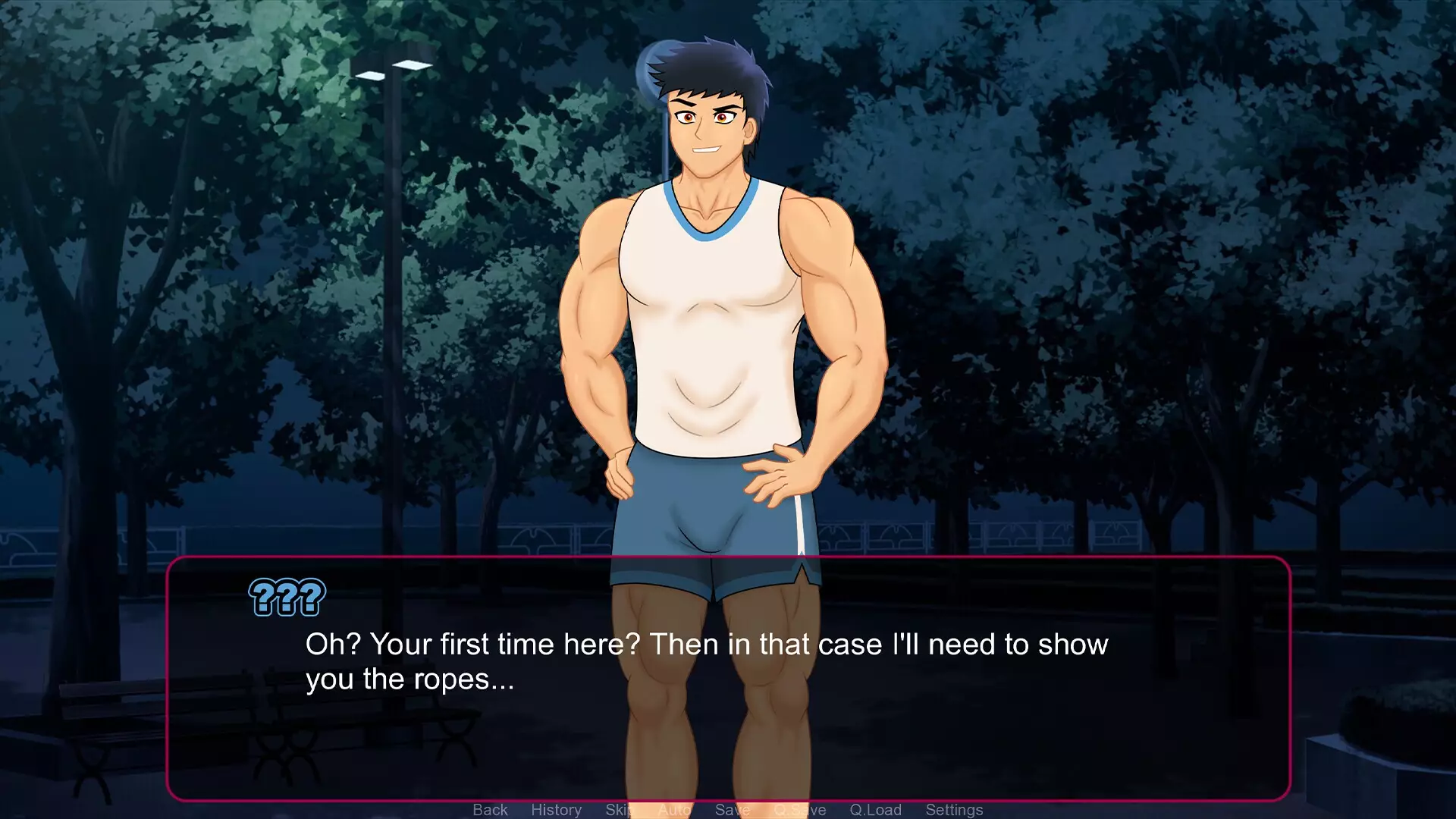1456x819 pixels.
Task: Open the Save screen
Action: (732, 809)
